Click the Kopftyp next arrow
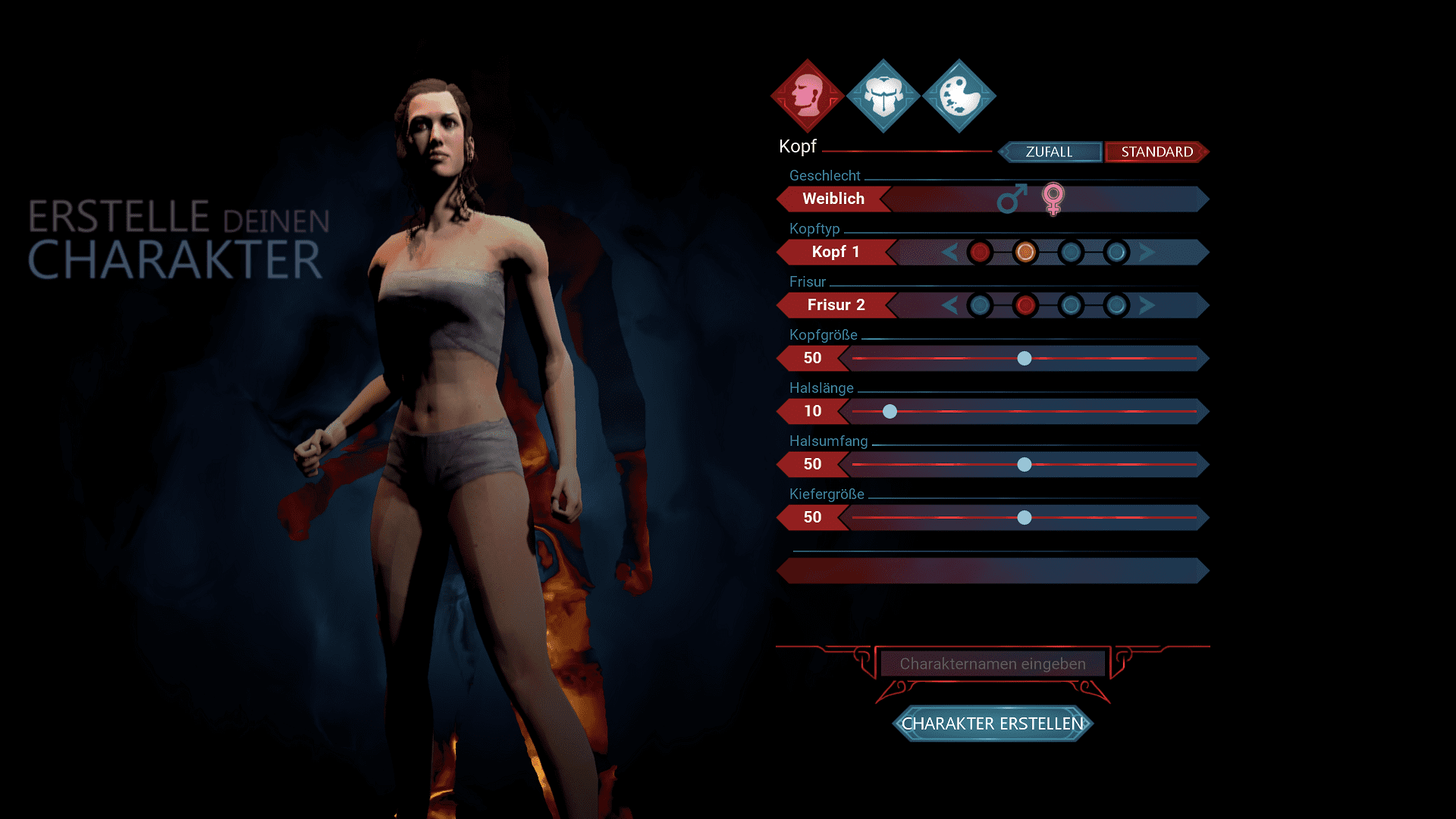The height and width of the screenshot is (819, 1456). click(1147, 252)
